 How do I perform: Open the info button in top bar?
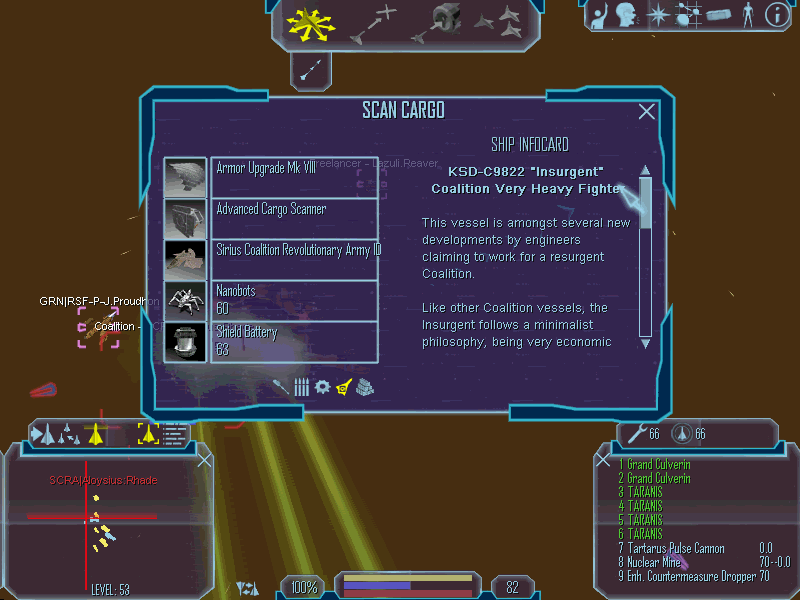[776, 14]
